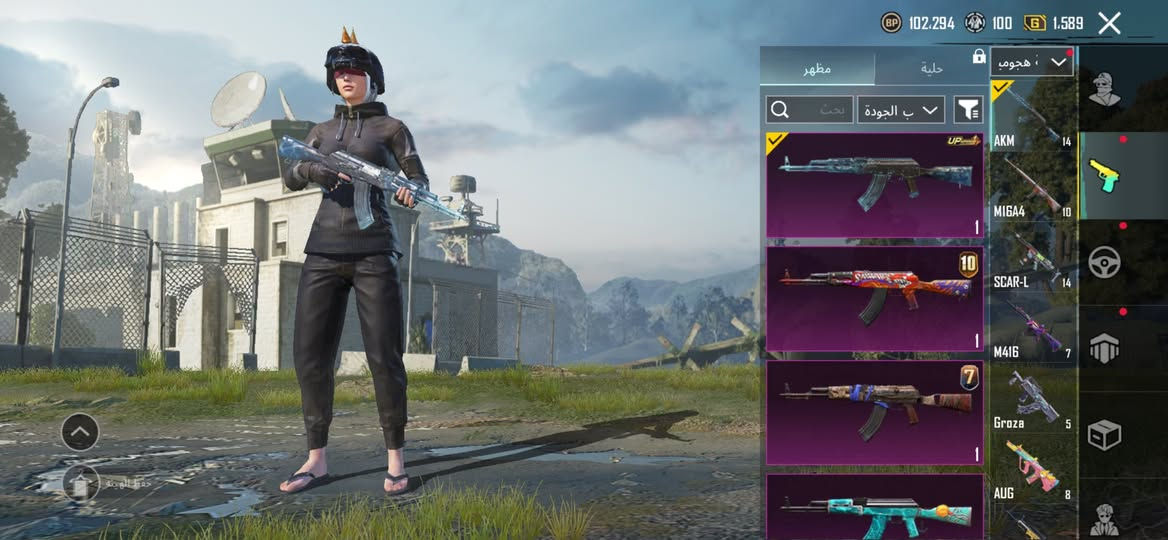Open the vehicle steering wheel category

pyautogui.click(x=1105, y=262)
